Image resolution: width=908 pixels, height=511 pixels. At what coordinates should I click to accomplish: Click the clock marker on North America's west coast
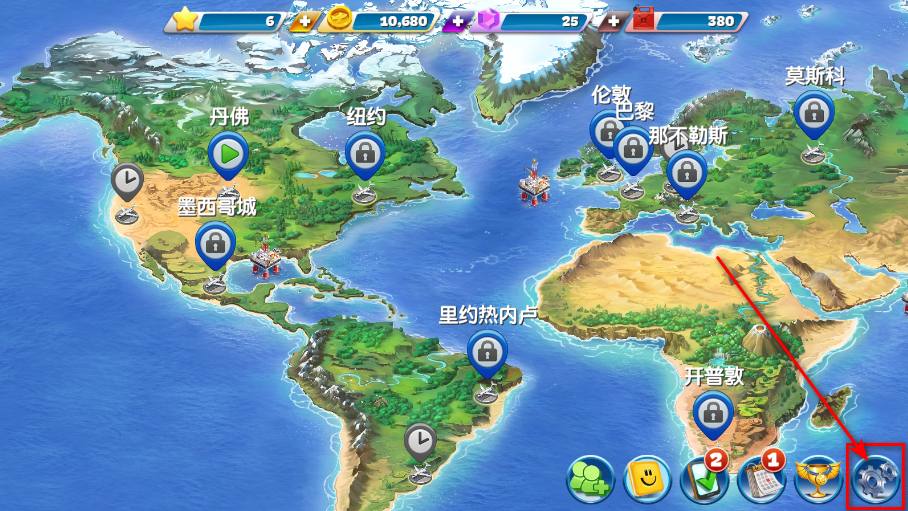point(127,181)
